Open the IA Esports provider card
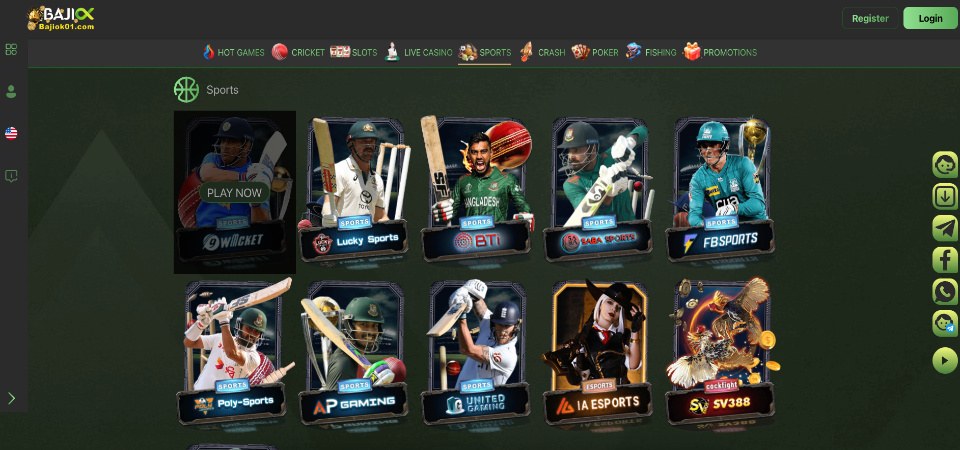The width and height of the screenshot is (960, 450). (x=598, y=352)
